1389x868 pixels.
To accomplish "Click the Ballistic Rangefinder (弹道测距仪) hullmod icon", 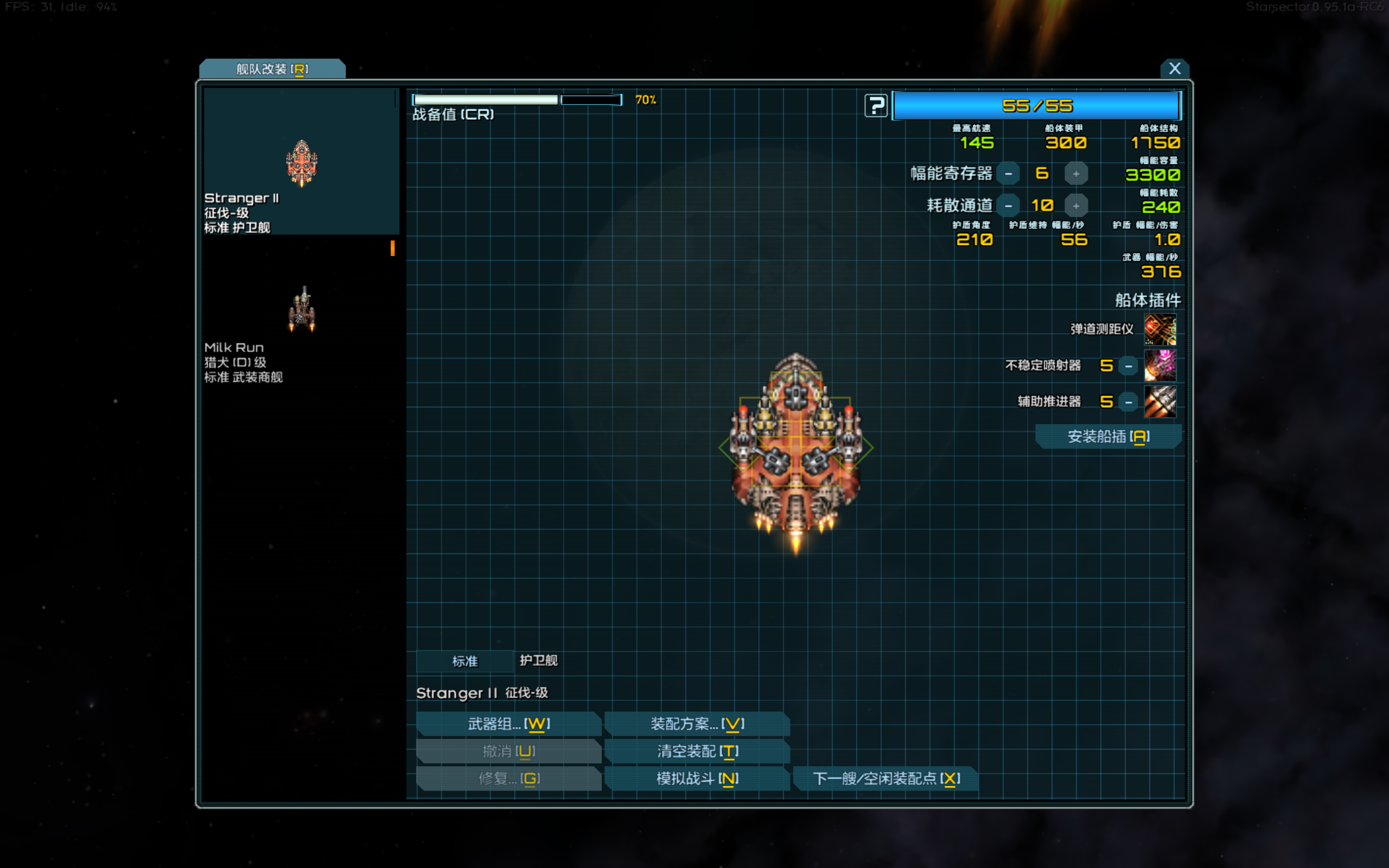I will (x=1160, y=329).
